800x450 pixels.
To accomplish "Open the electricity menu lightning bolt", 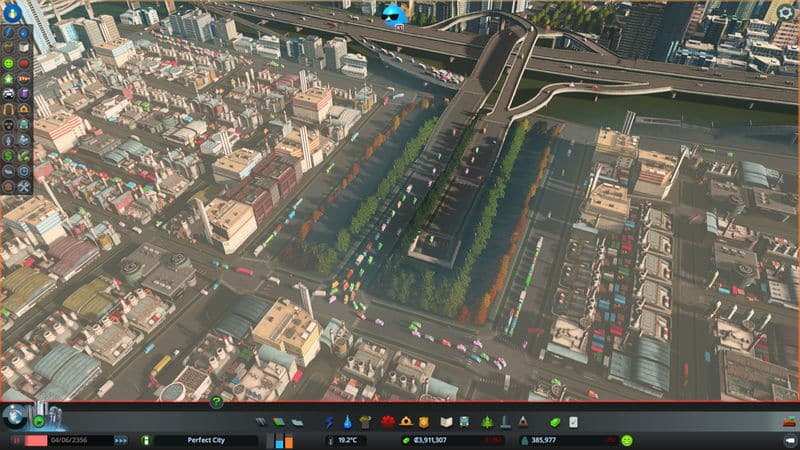I will pos(330,422).
